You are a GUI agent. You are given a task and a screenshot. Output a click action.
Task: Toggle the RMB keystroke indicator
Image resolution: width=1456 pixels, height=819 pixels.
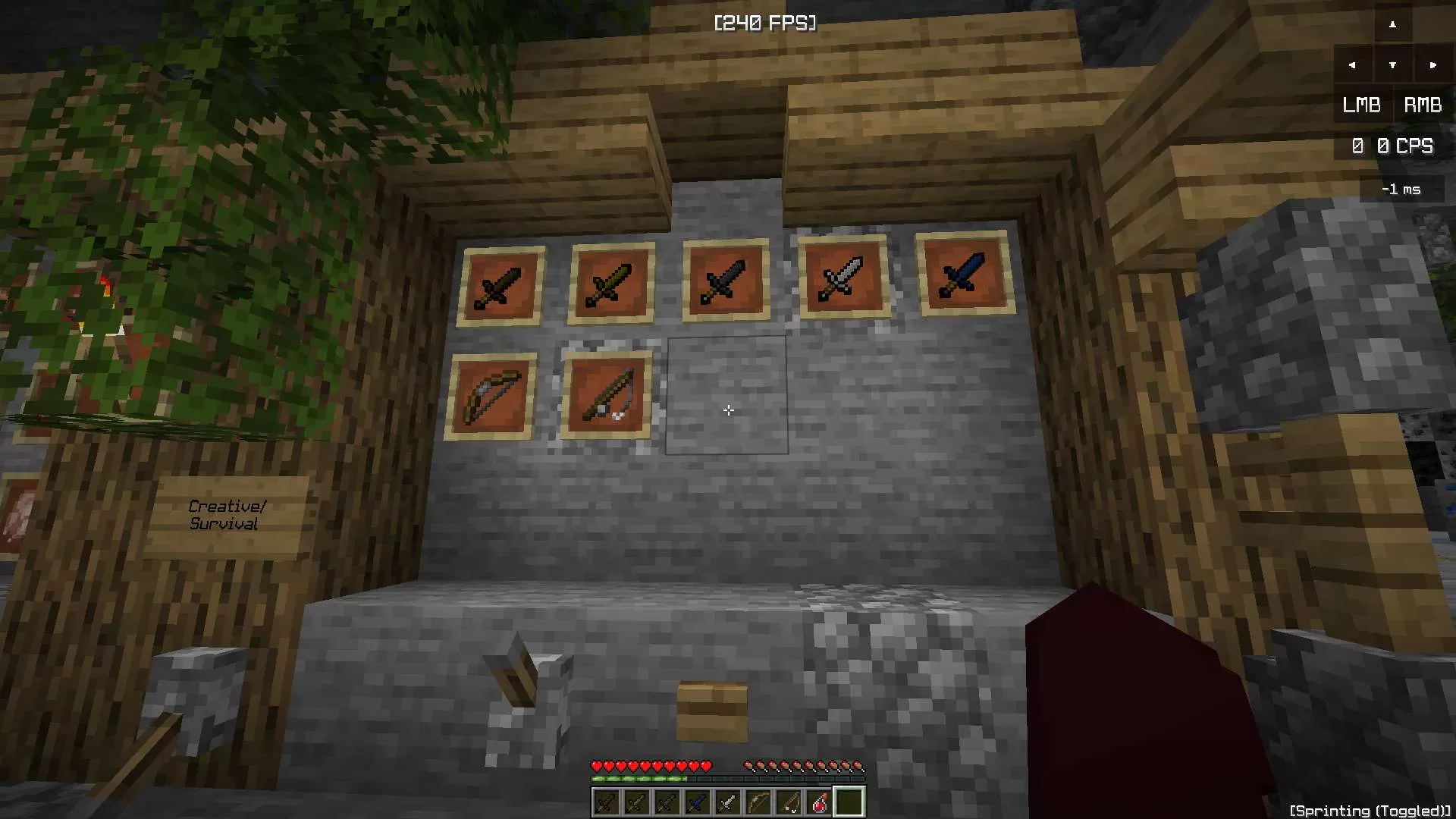point(1422,105)
